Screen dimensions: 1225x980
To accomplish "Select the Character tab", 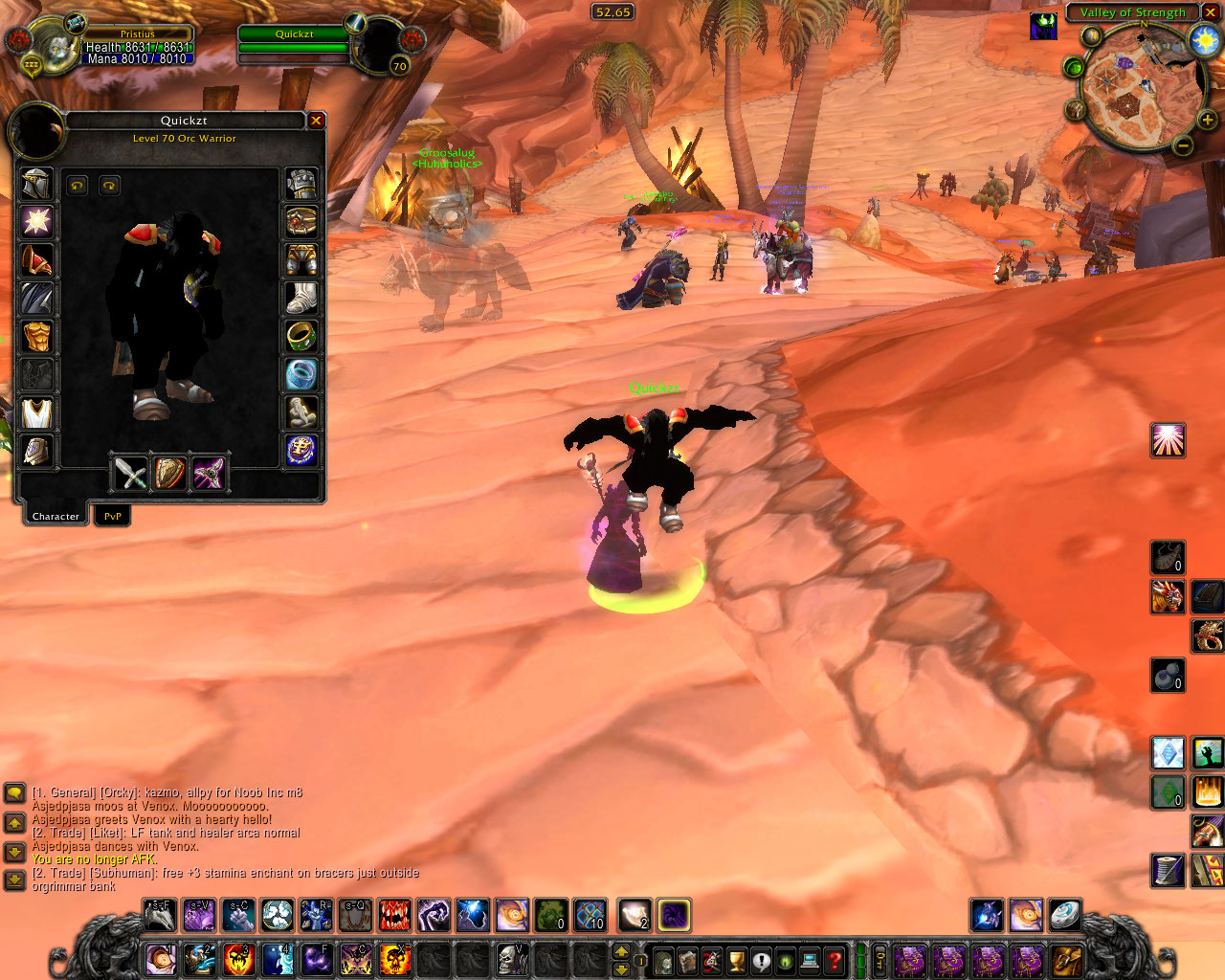I will [x=56, y=516].
